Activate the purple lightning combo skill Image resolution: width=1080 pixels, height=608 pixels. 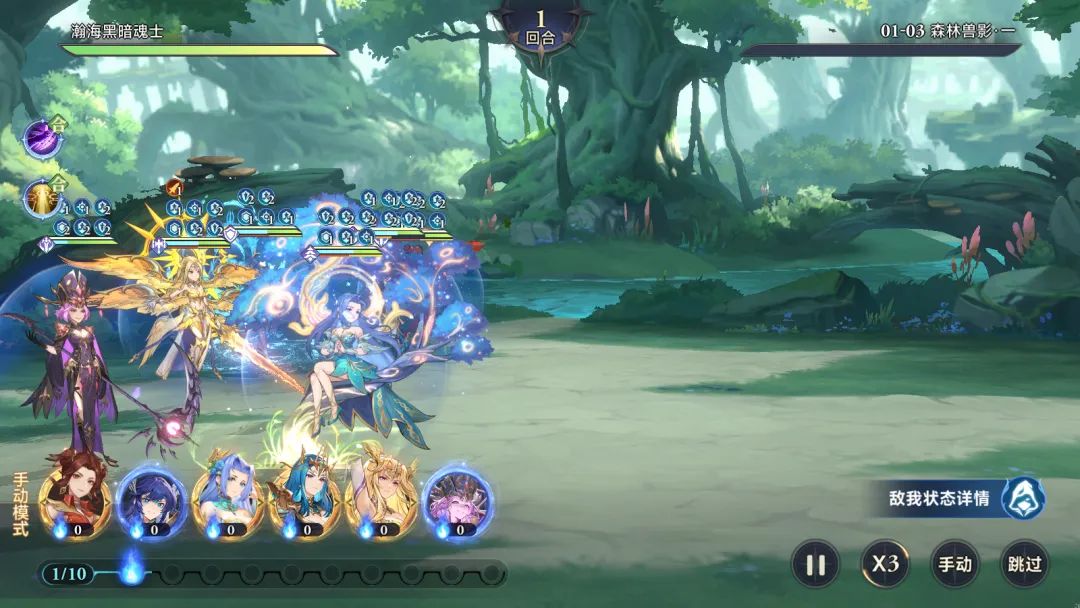[x=42, y=139]
